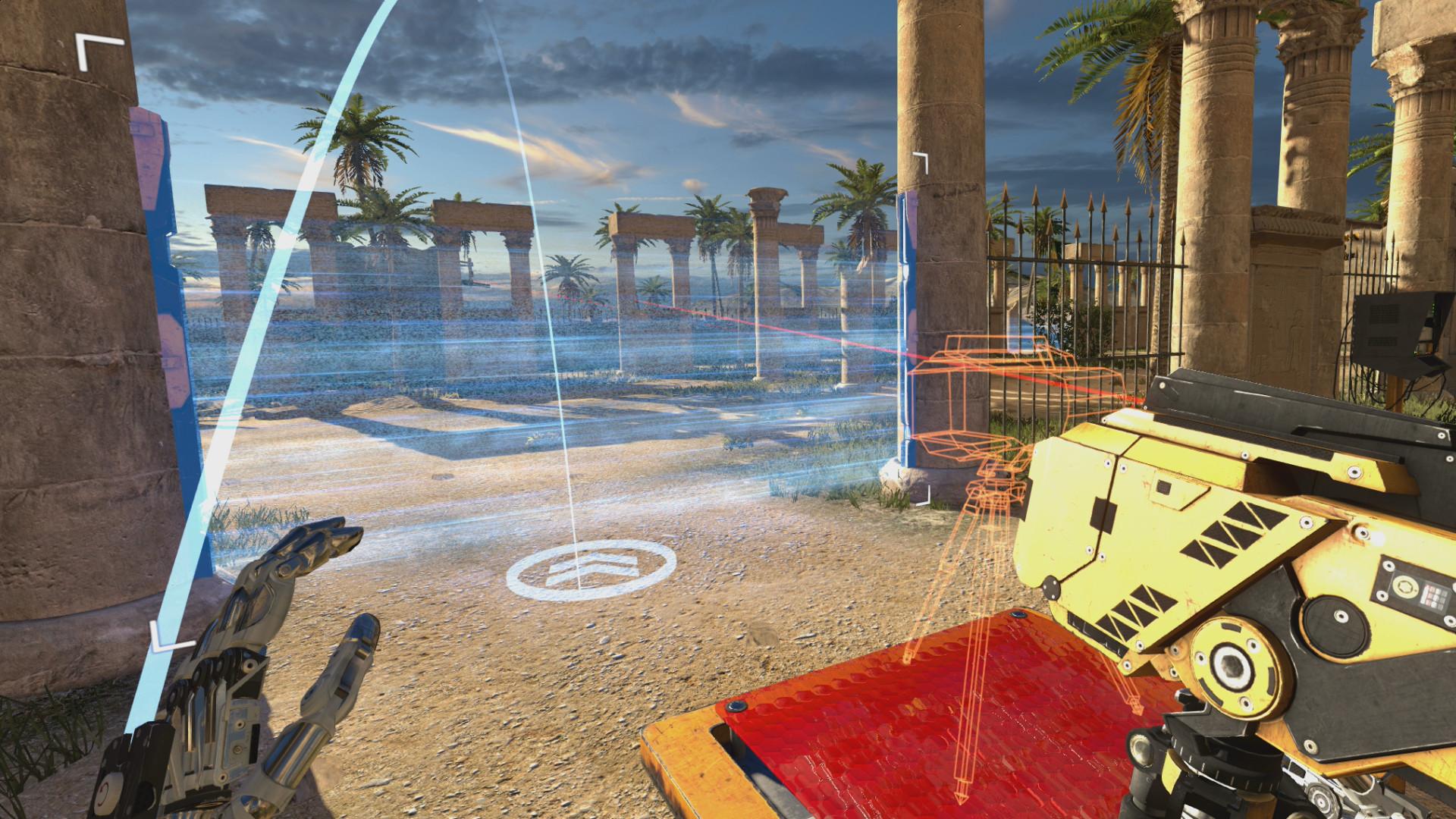
Task: Click the distant column capital between the arches
Action: pos(767,197)
